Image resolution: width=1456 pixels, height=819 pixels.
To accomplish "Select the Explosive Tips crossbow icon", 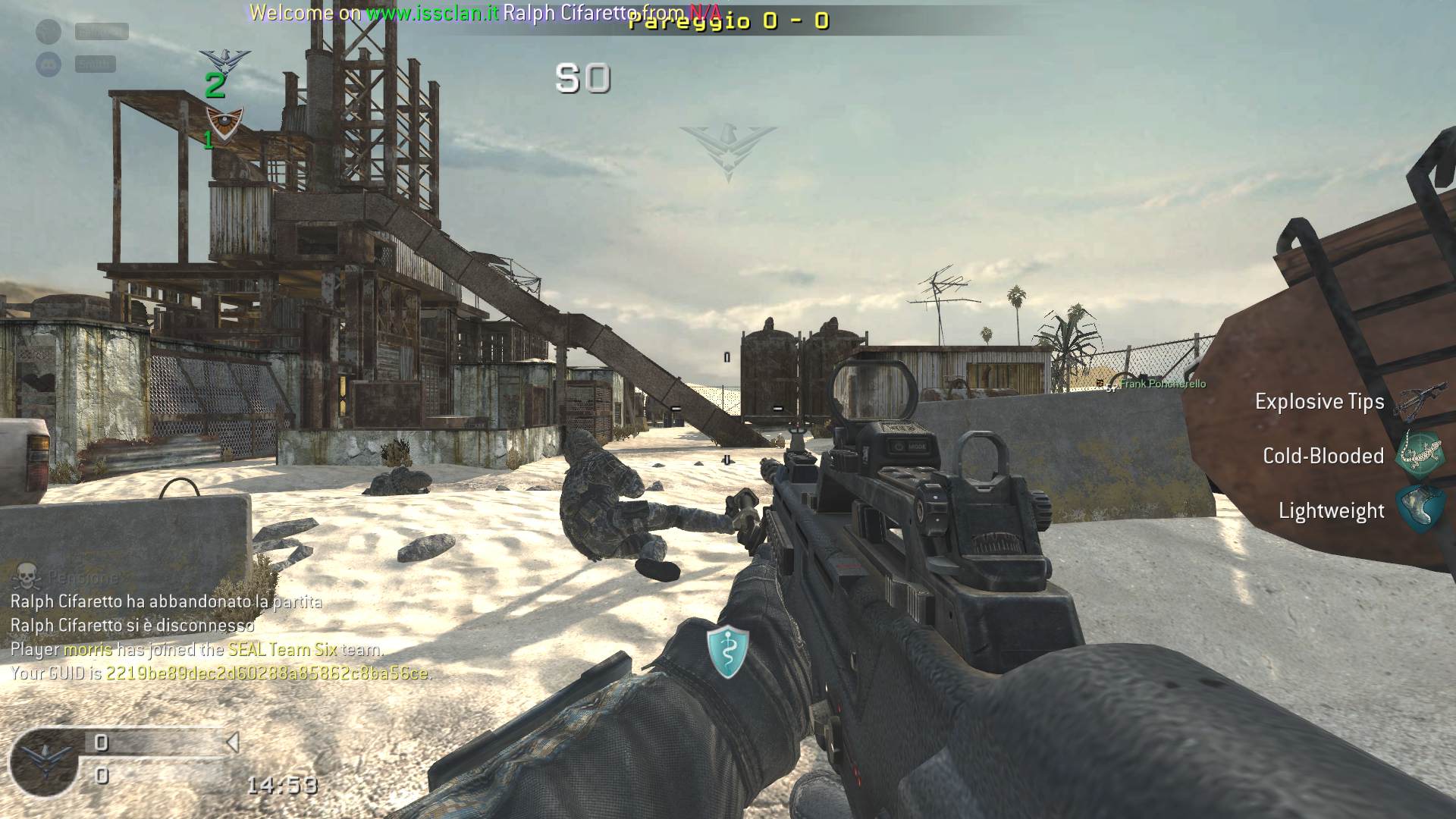I will click(x=1418, y=401).
